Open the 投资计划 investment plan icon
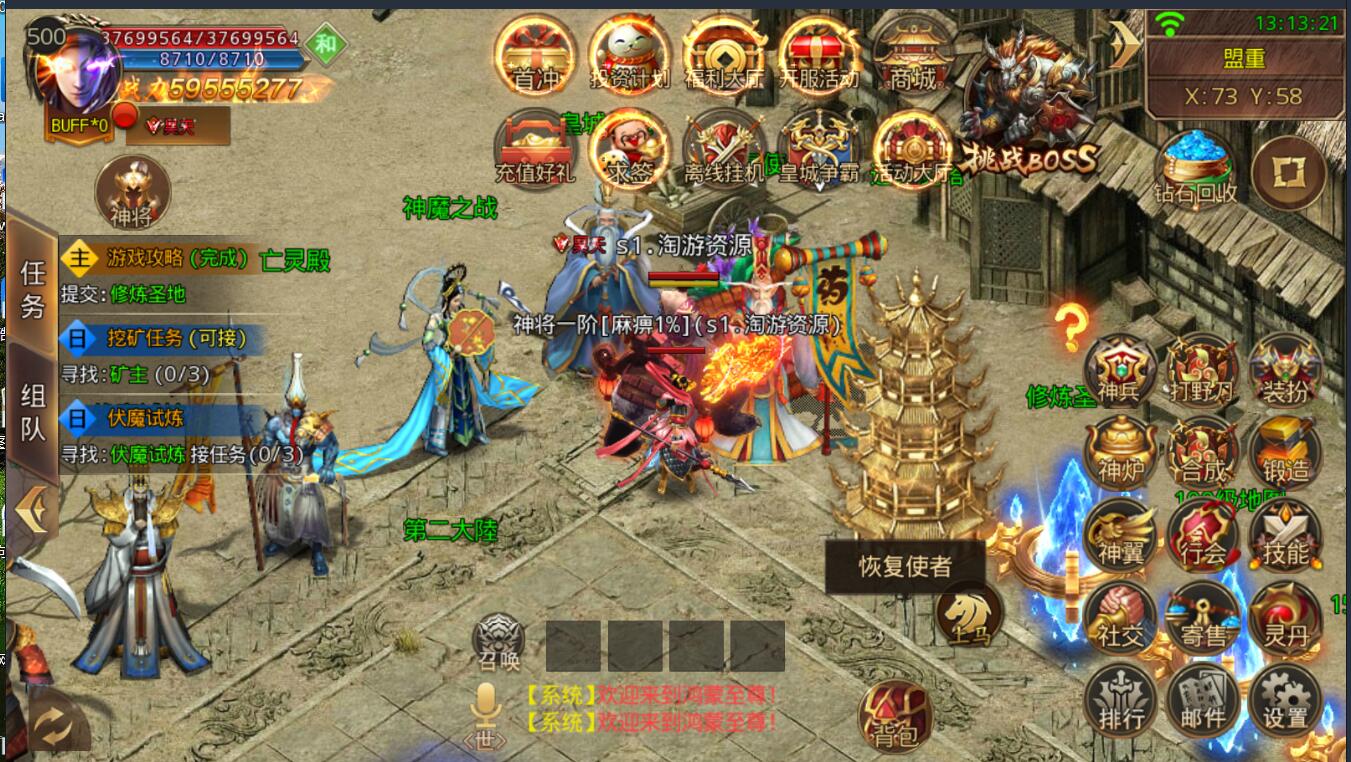Image resolution: width=1351 pixels, height=762 pixels. tap(629, 55)
